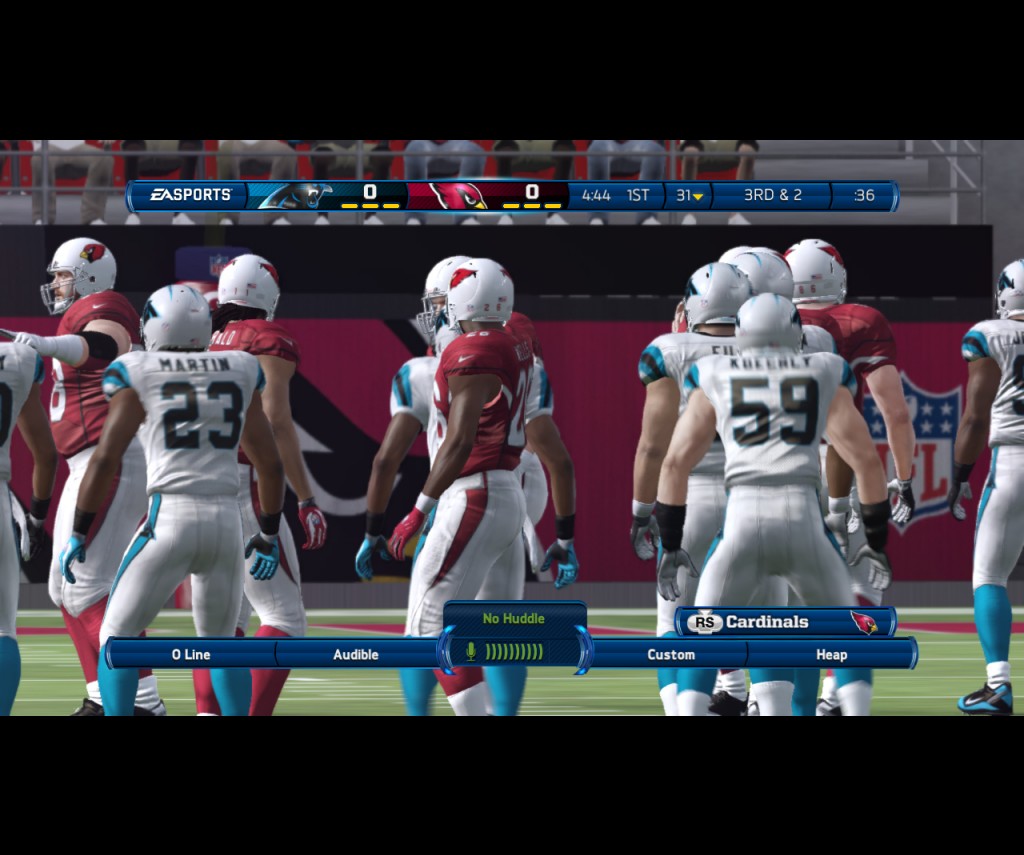Click the Cardinals team banner

pyautogui.click(x=785, y=622)
